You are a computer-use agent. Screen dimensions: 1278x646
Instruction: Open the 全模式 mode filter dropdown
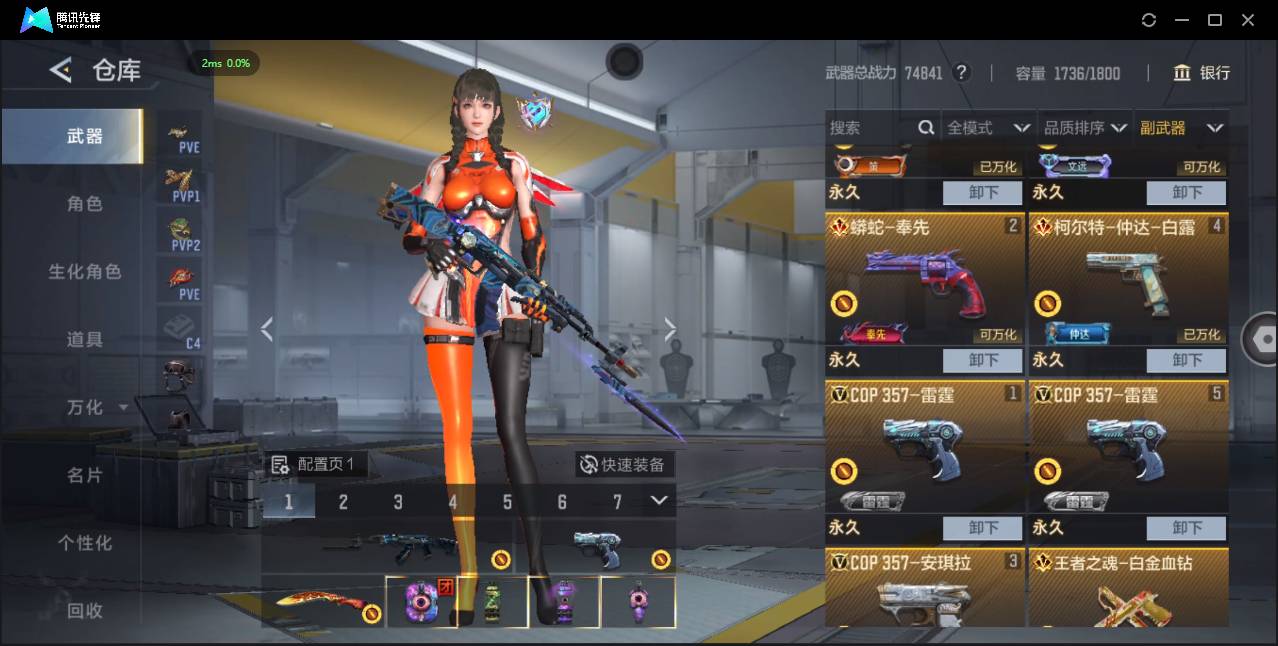pos(988,128)
